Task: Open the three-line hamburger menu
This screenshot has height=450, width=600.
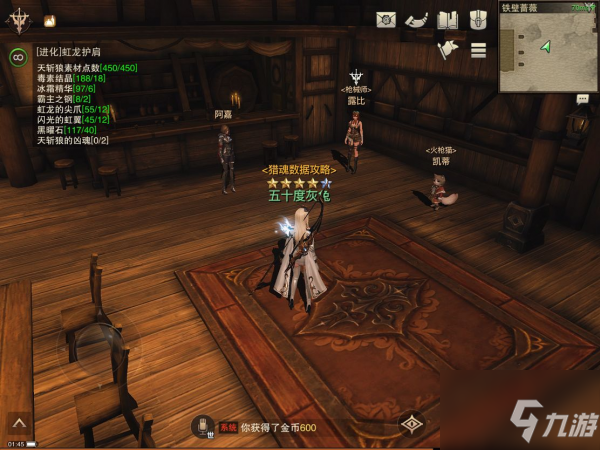Action: pos(478,50)
